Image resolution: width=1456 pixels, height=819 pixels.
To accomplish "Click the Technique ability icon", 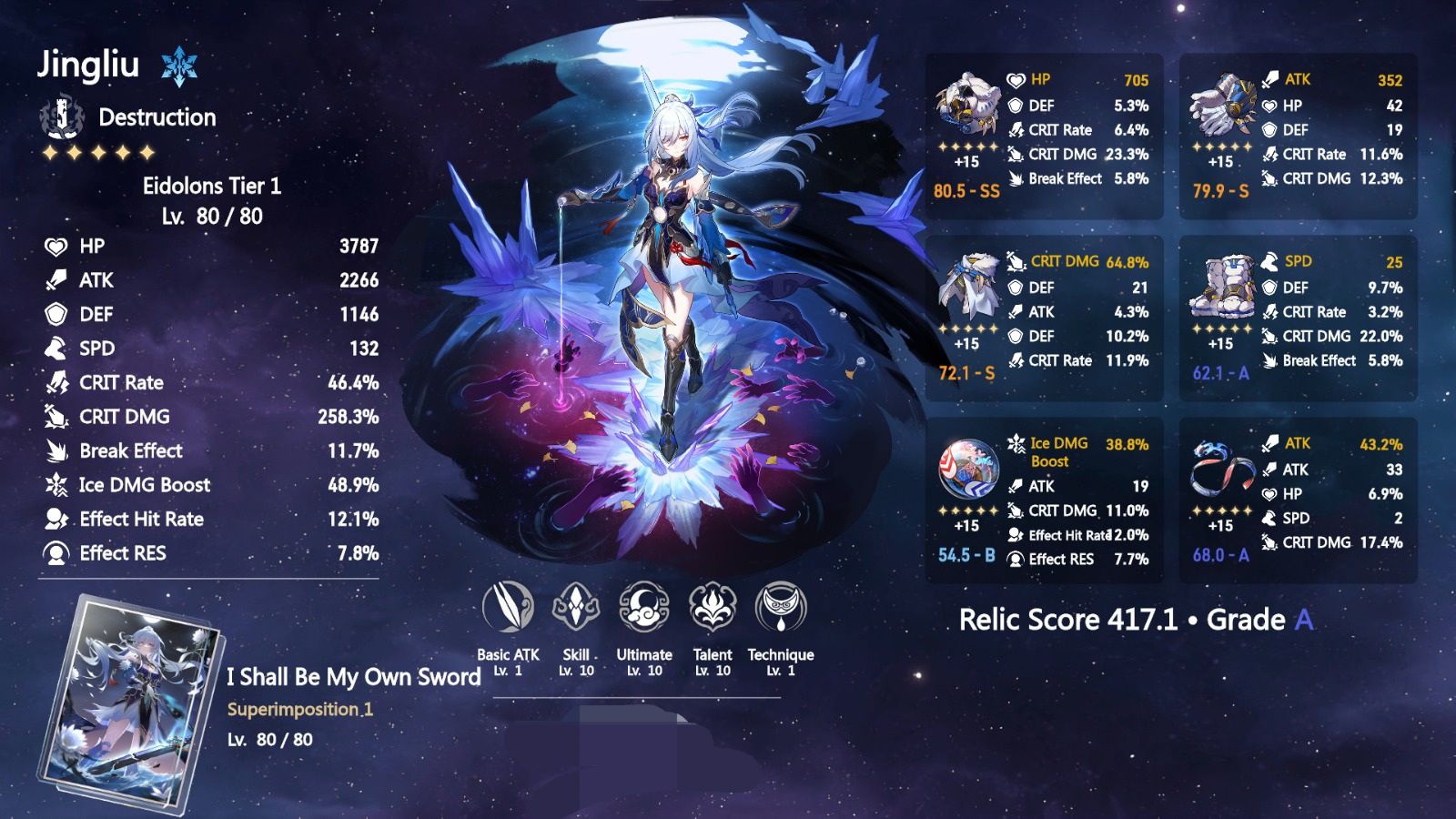I will click(x=781, y=610).
